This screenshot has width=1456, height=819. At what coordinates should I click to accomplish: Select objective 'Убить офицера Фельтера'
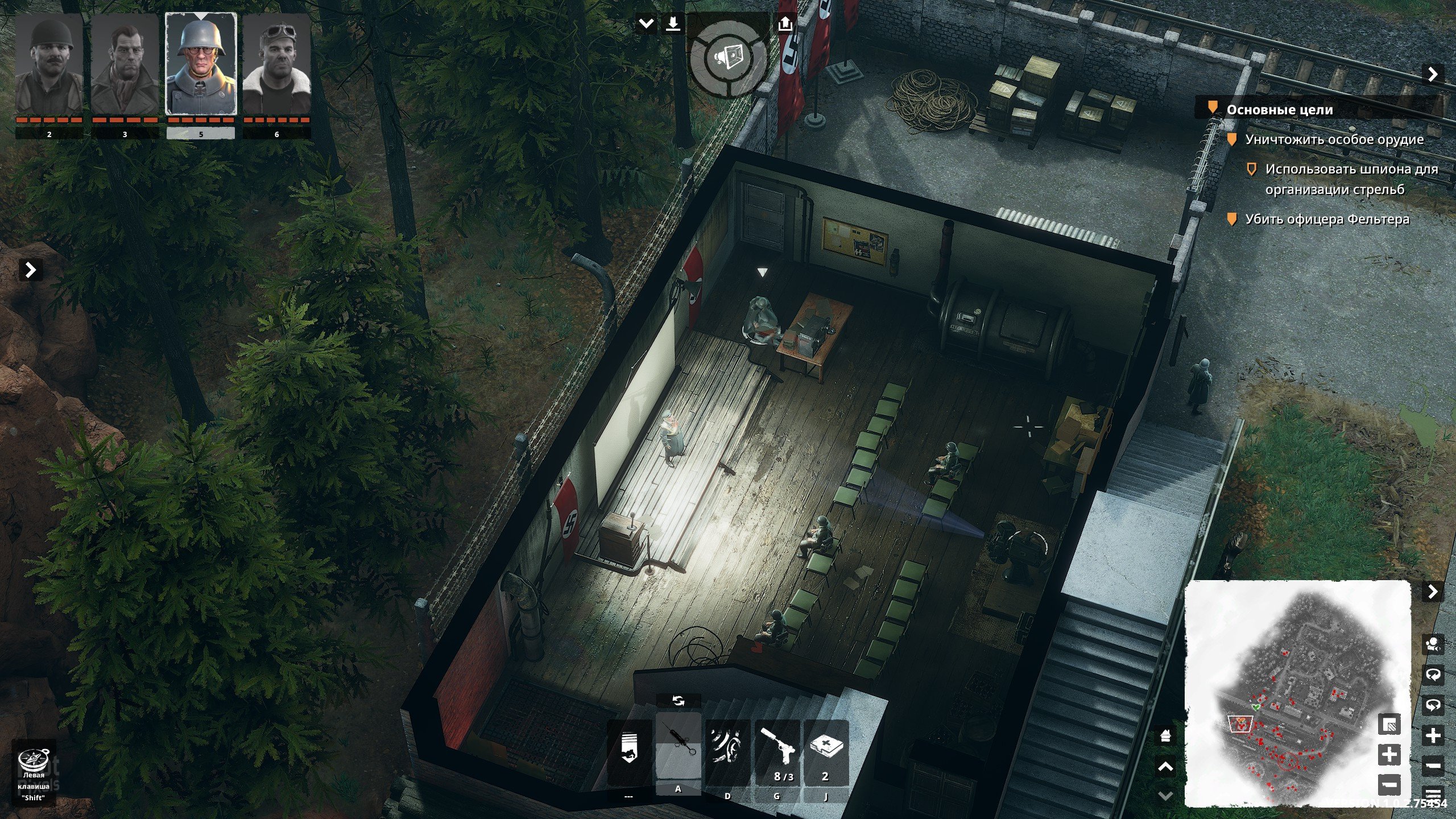coord(1327,219)
